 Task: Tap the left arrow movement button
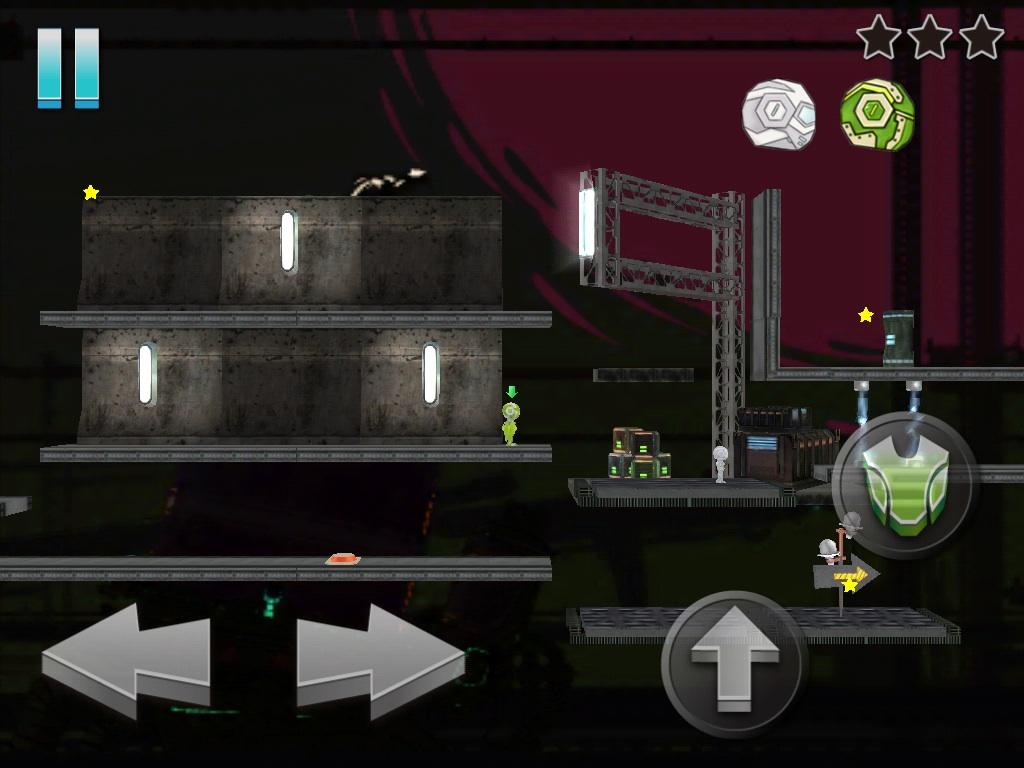click(x=127, y=659)
